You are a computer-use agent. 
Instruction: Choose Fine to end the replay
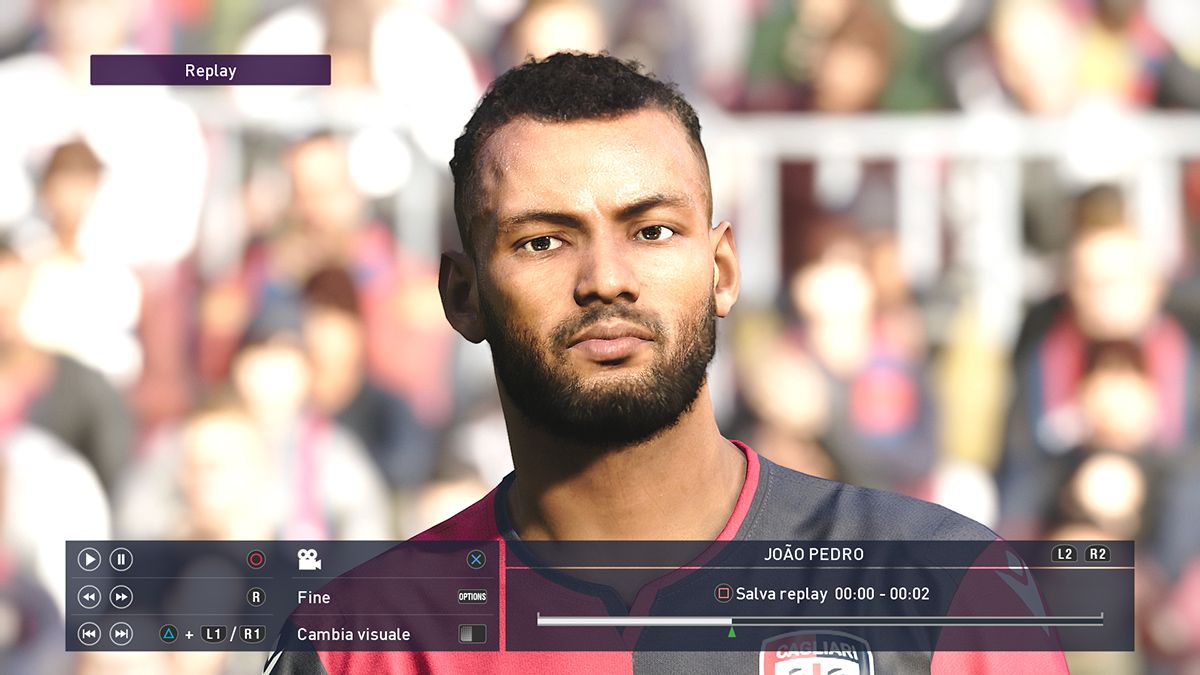pyautogui.click(x=314, y=597)
